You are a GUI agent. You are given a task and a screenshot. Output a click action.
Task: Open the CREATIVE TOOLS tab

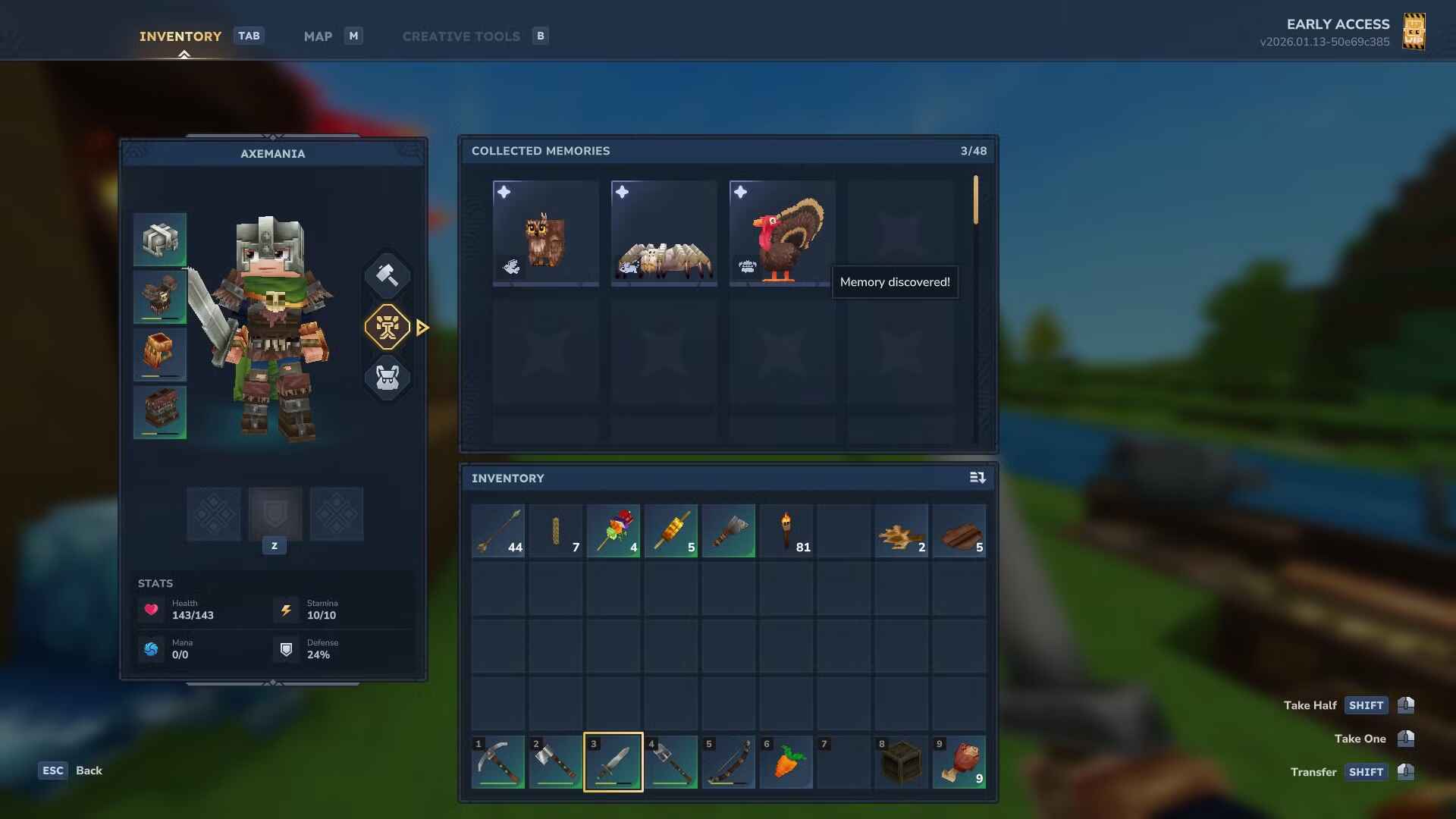462,36
